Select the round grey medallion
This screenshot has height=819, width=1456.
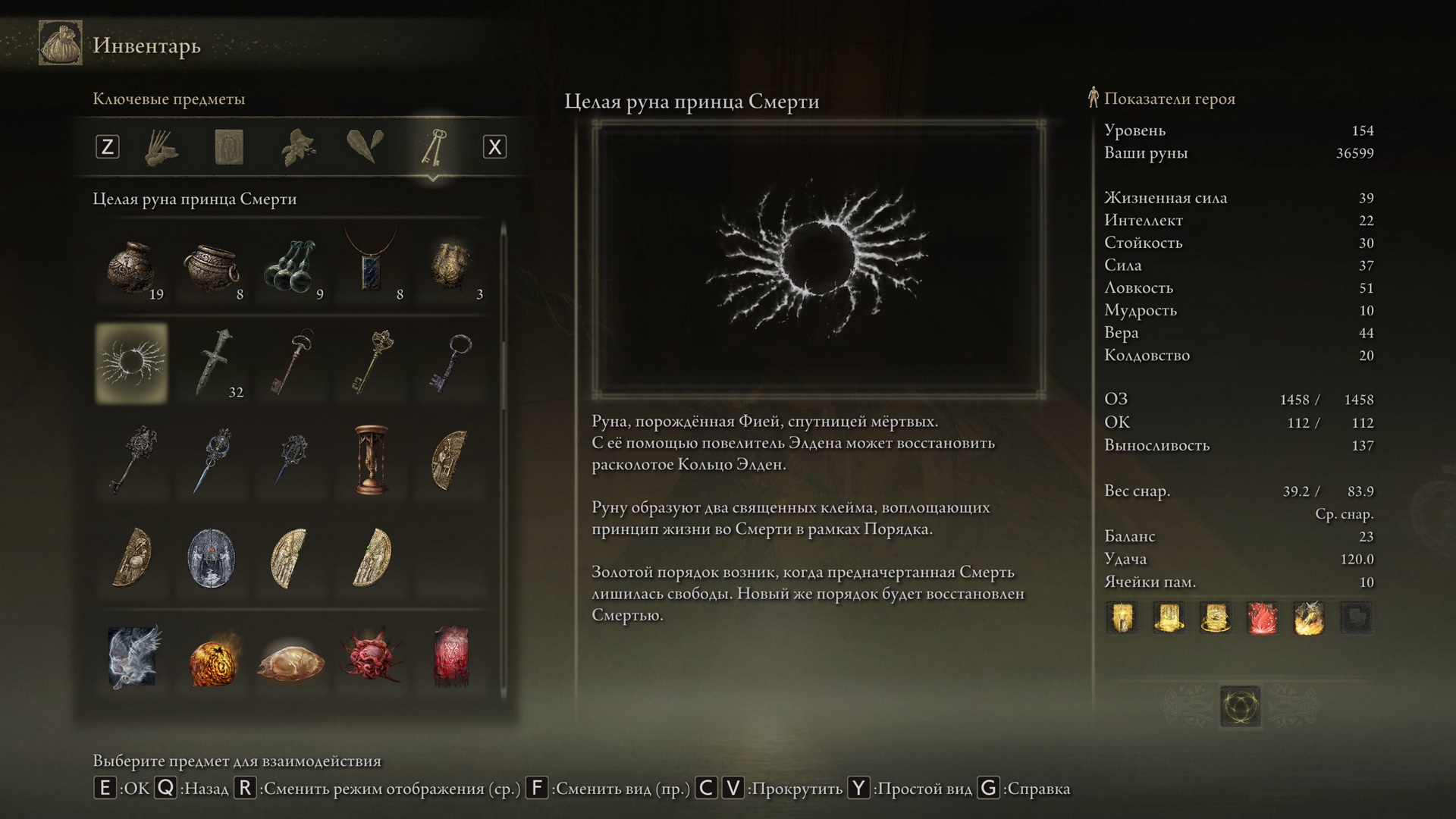coord(212,558)
